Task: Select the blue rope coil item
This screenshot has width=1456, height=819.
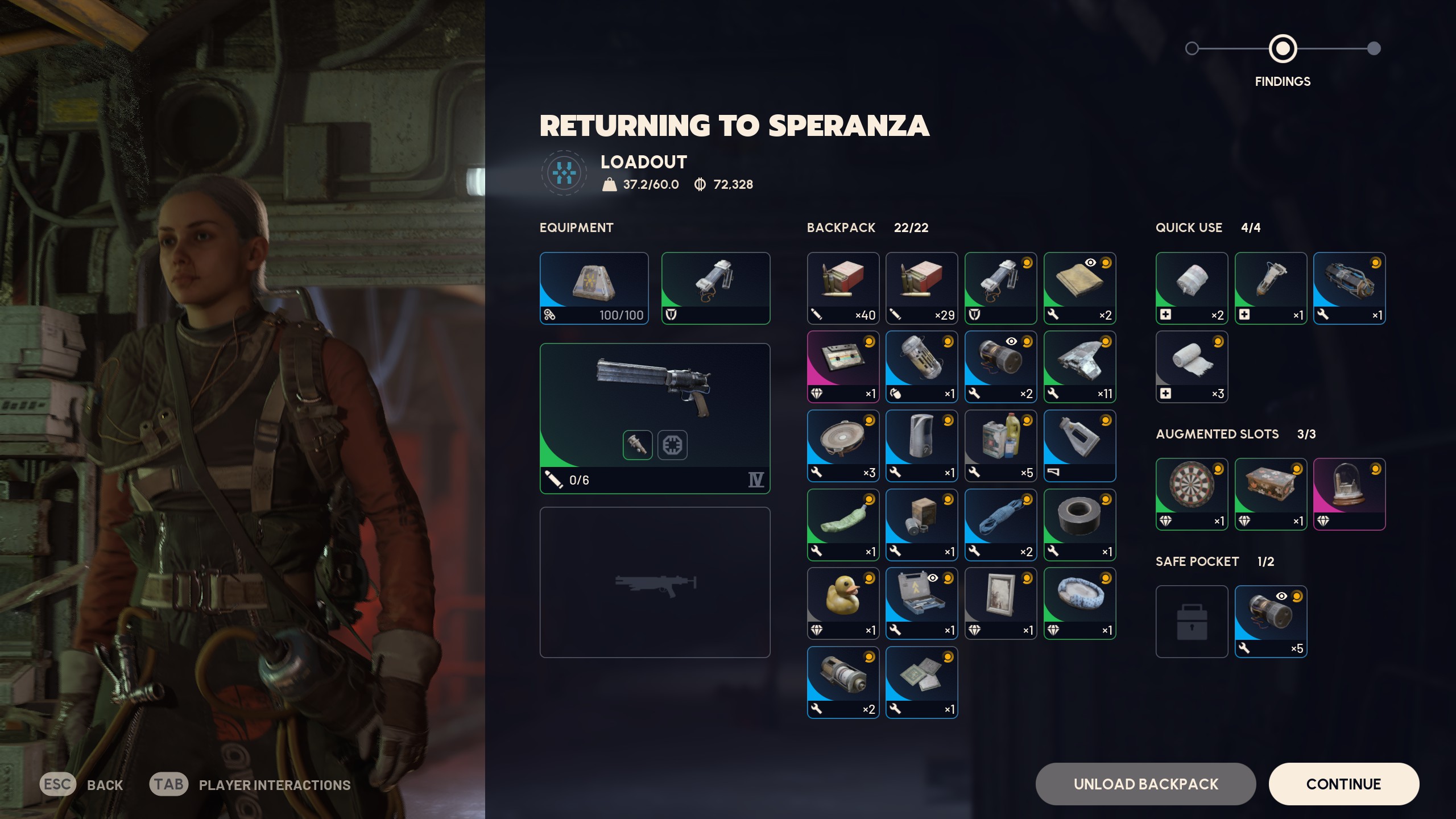Action: pos(1000,524)
